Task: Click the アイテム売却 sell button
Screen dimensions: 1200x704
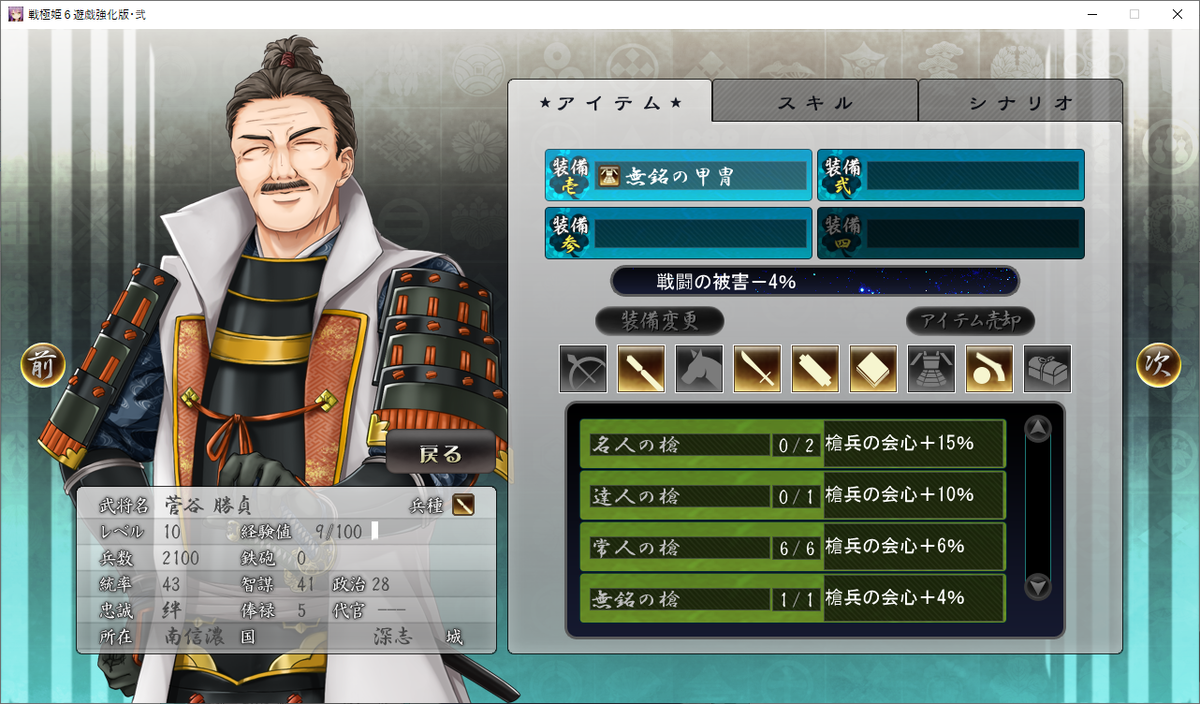Action: (x=970, y=321)
